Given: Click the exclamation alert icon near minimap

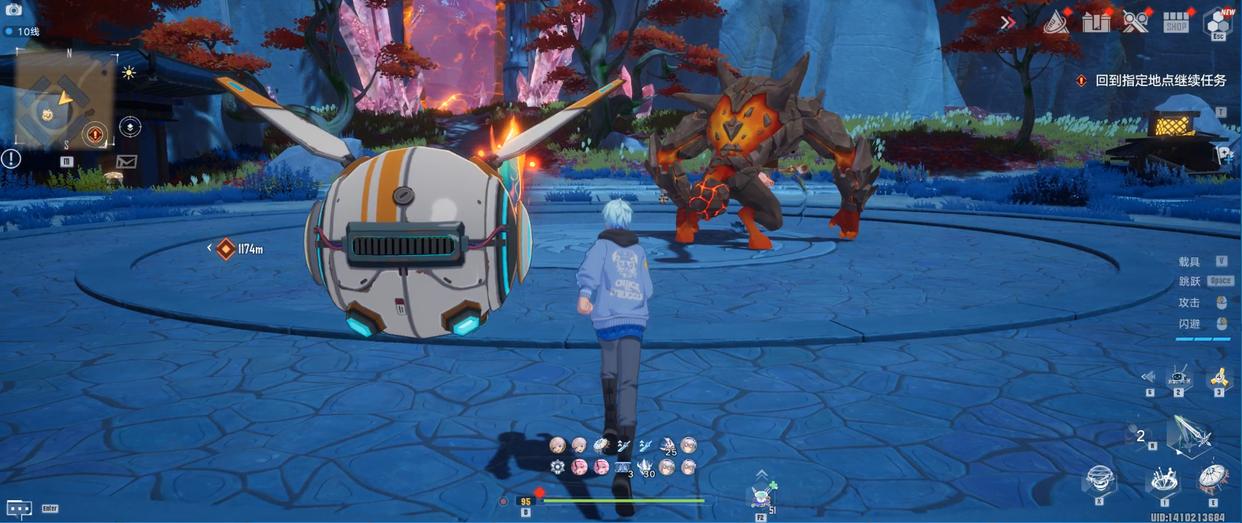Looking at the screenshot, I should point(11,158).
